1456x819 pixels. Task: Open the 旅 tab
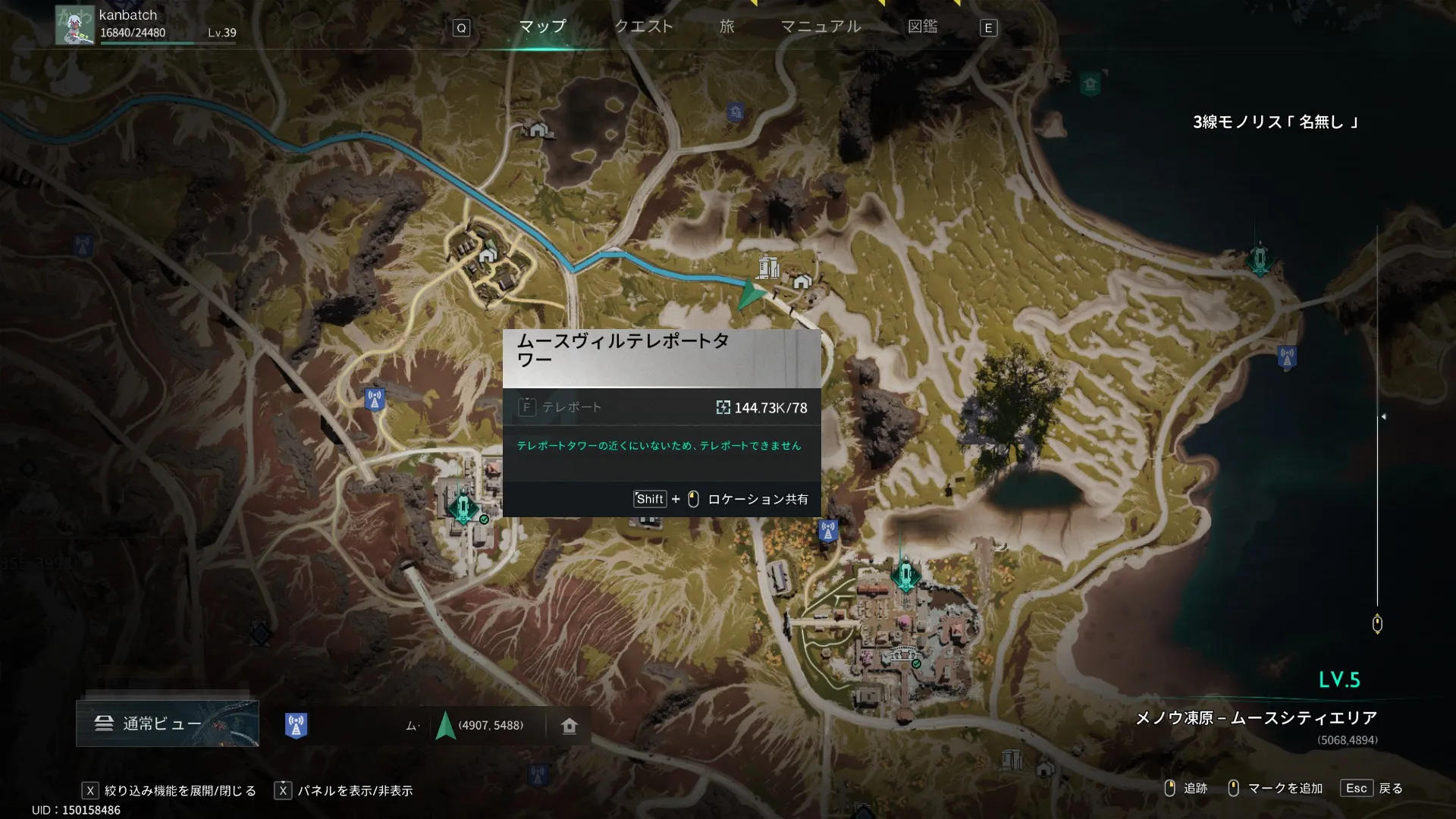(x=726, y=27)
